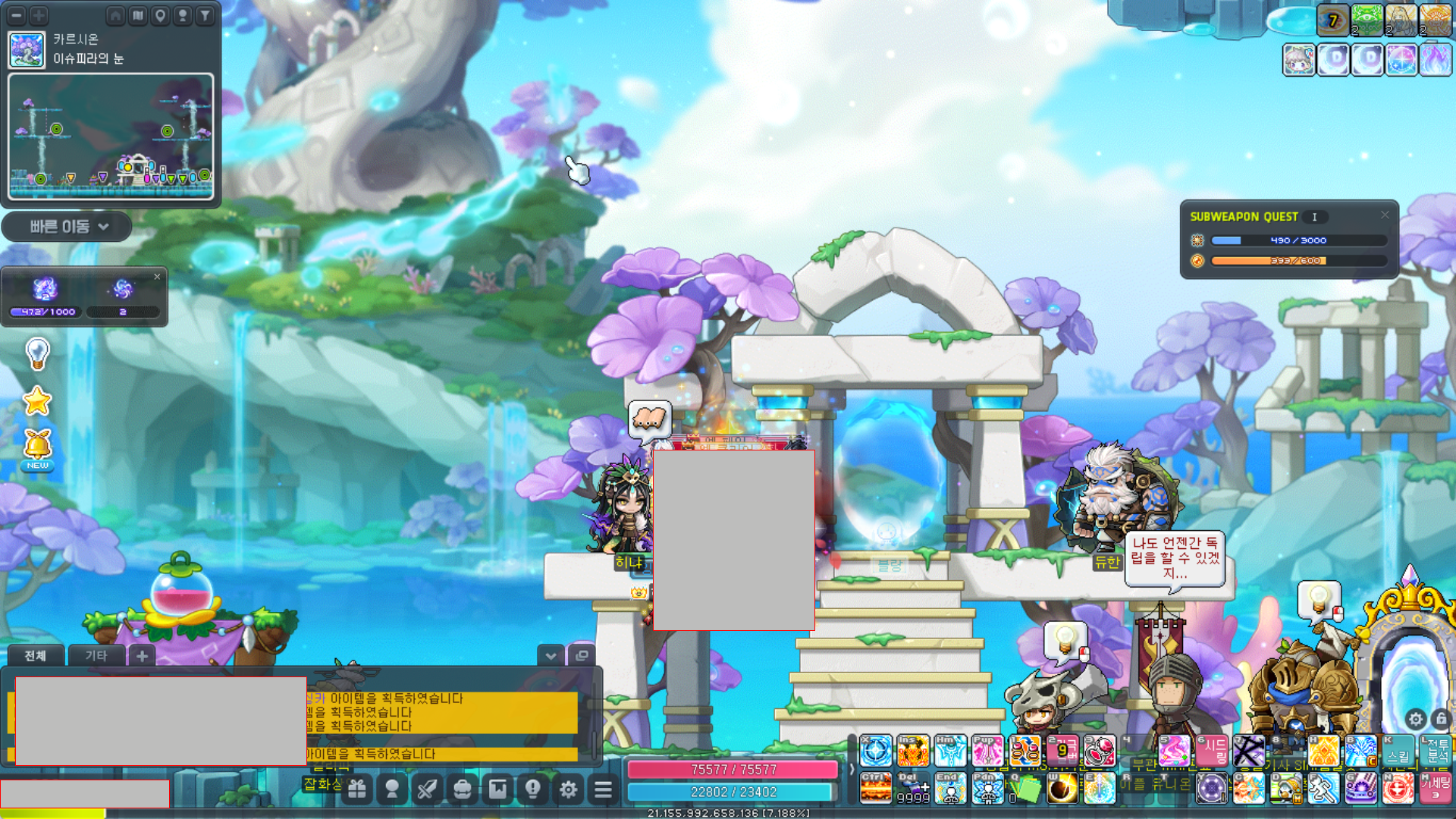Viewport: 1456px width, 819px height.
Task: Close the SUBWEAPON QUEST tracker
Action: pyautogui.click(x=1385, y=215)
